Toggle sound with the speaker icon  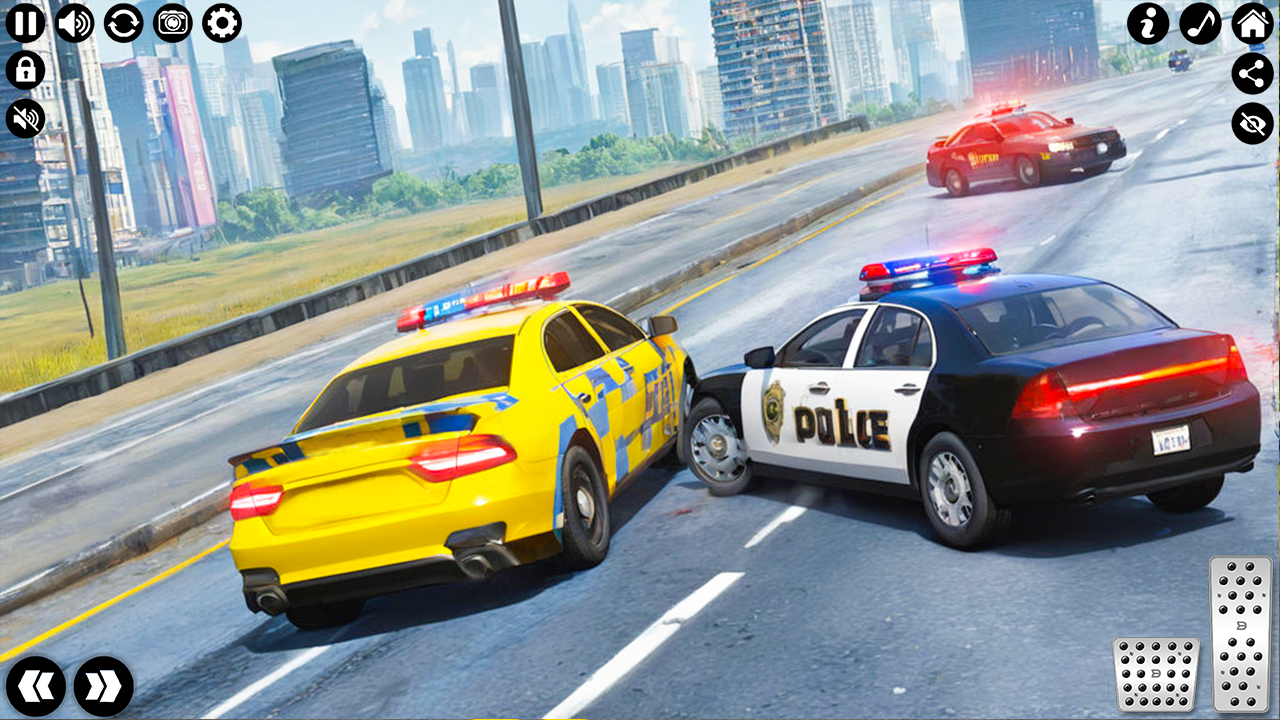[x=75, y=21]
